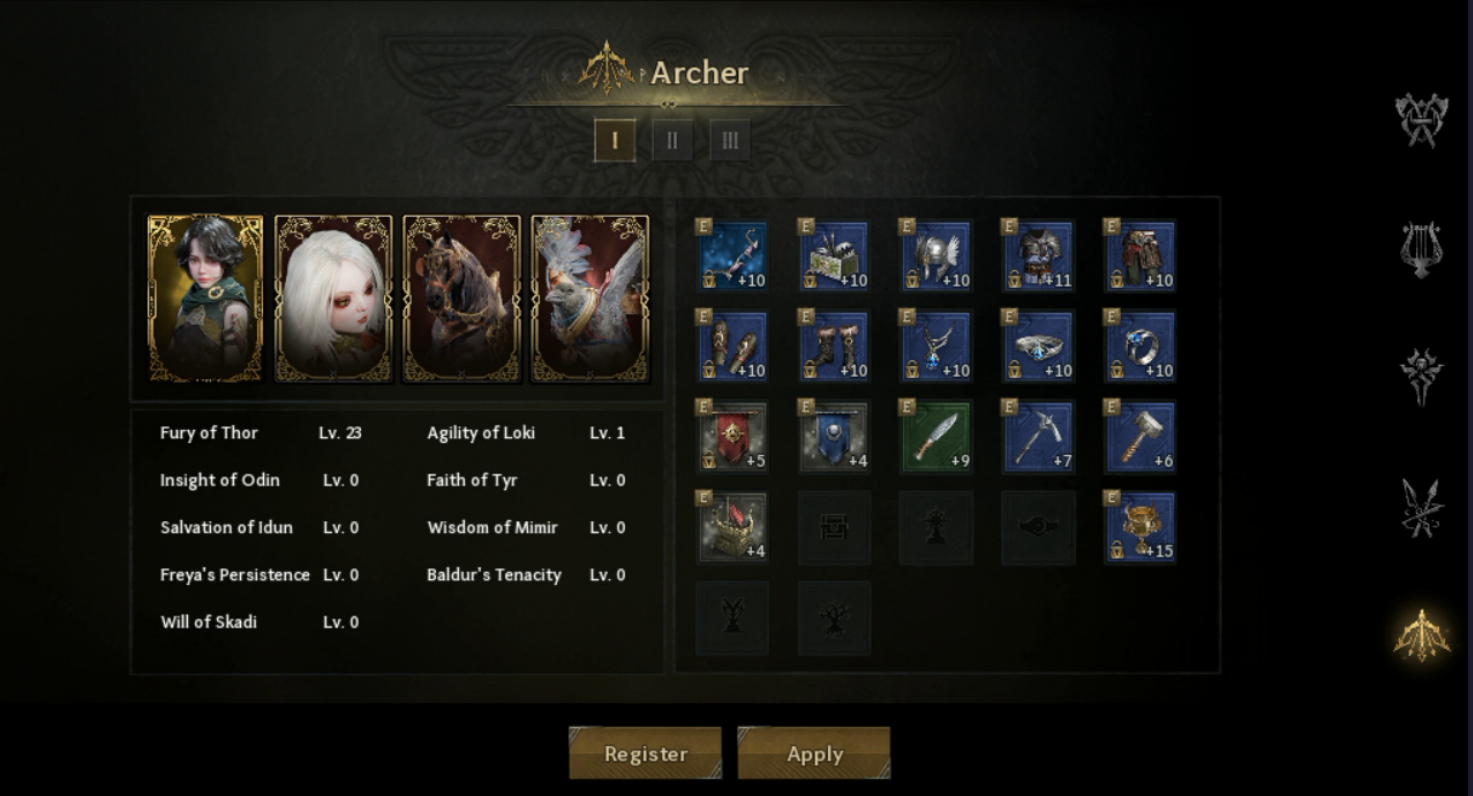Viewport: 1473px width, 796px height.
Task: Select the lyre class icon
Action: (x=1421, y=249)
